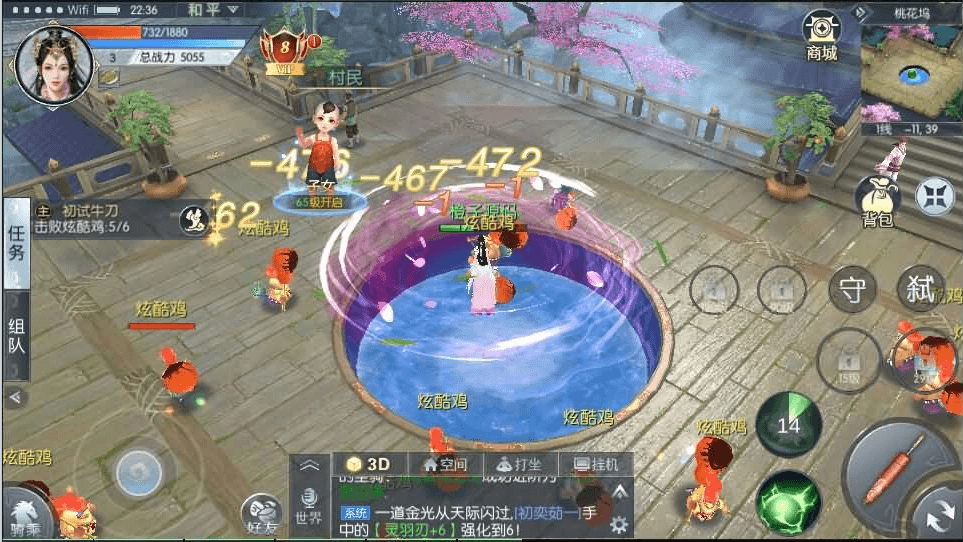The width and height of the screenshot is (963, 542).
Task: Activate the 弑 kill mode button
Action: 919,290
